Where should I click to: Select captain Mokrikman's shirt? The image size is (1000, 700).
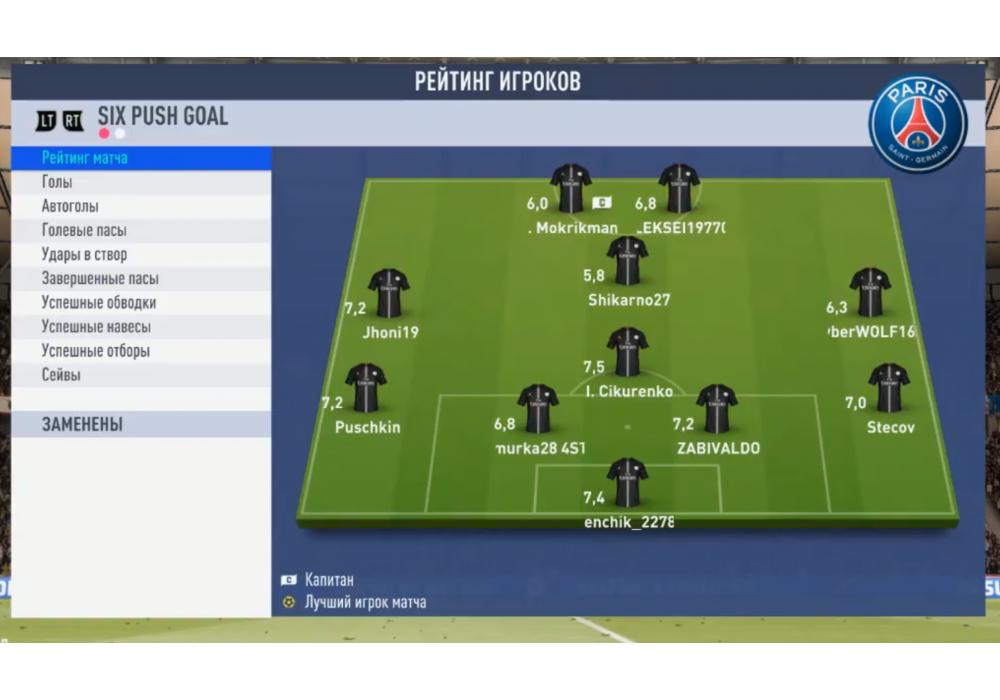point(571,188)
